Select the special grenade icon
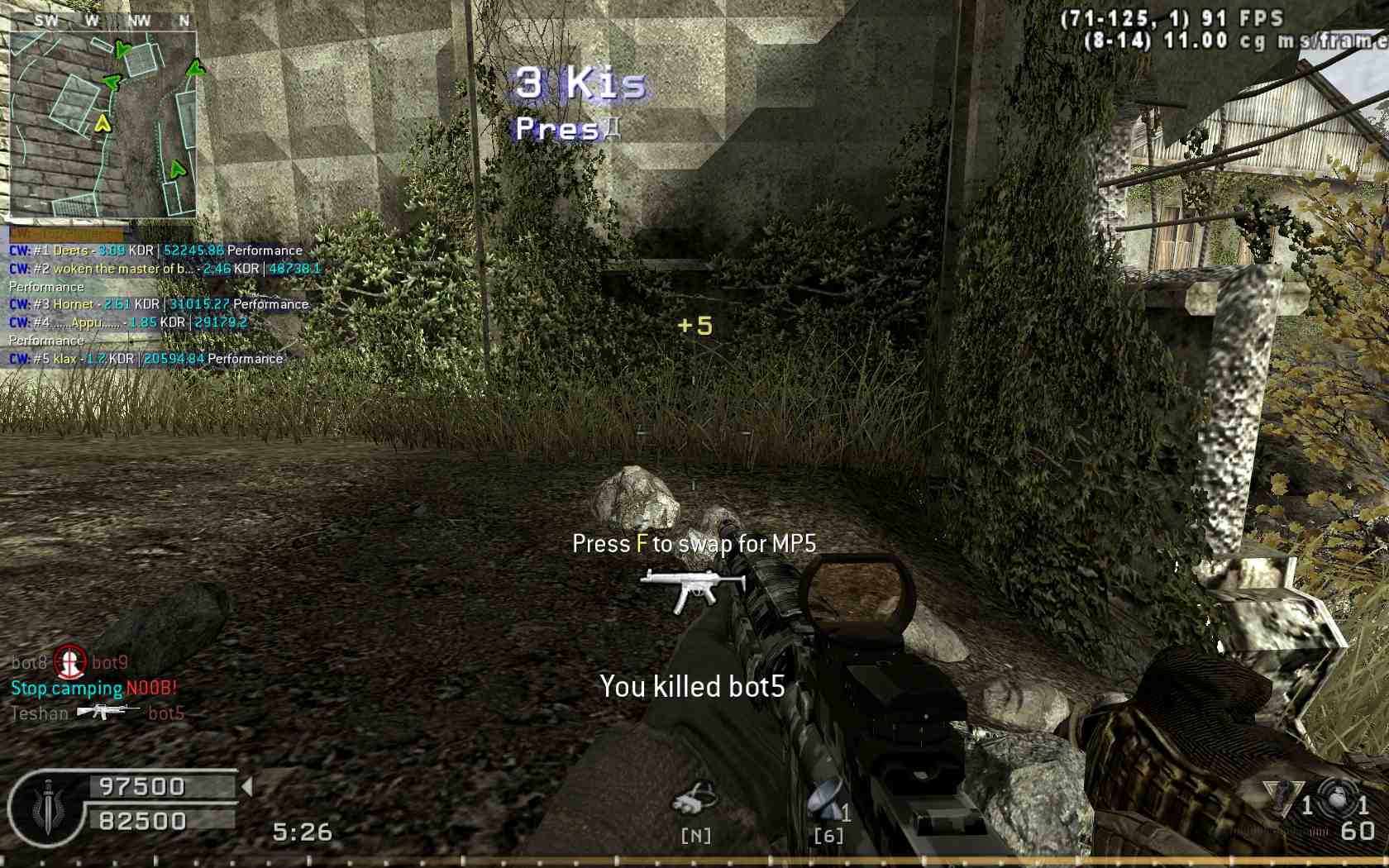Image resolution: width=1389 pixels, height=868 pixels. click(x=1282, y=796)
